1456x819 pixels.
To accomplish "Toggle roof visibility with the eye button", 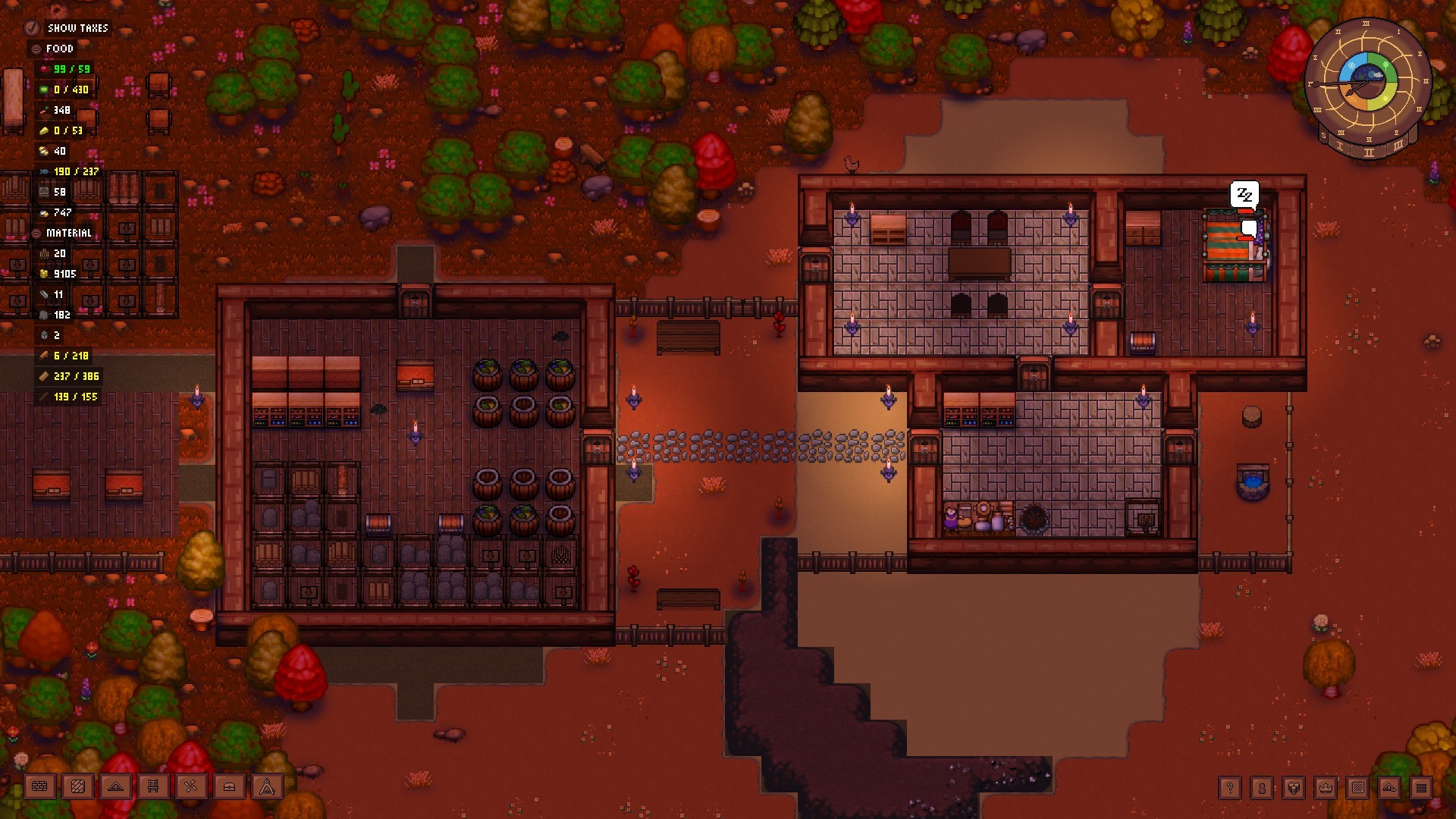I will (x=1389, y=788).
